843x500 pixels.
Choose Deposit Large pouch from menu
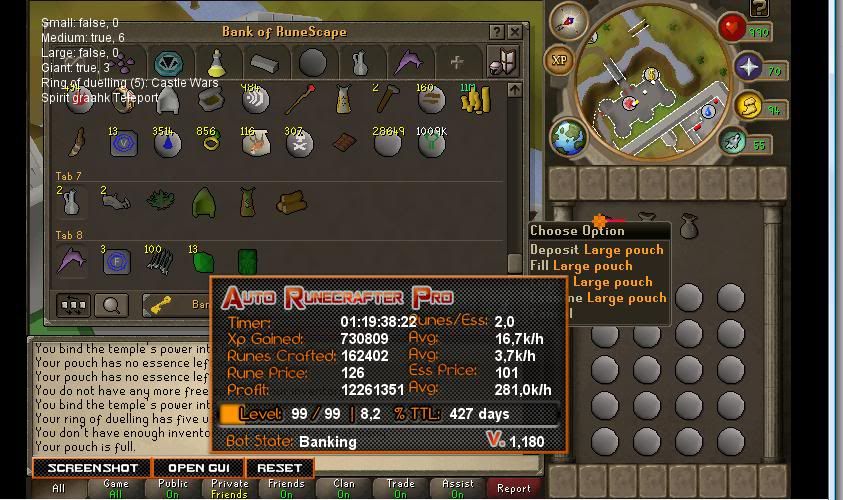pos(596,250)
